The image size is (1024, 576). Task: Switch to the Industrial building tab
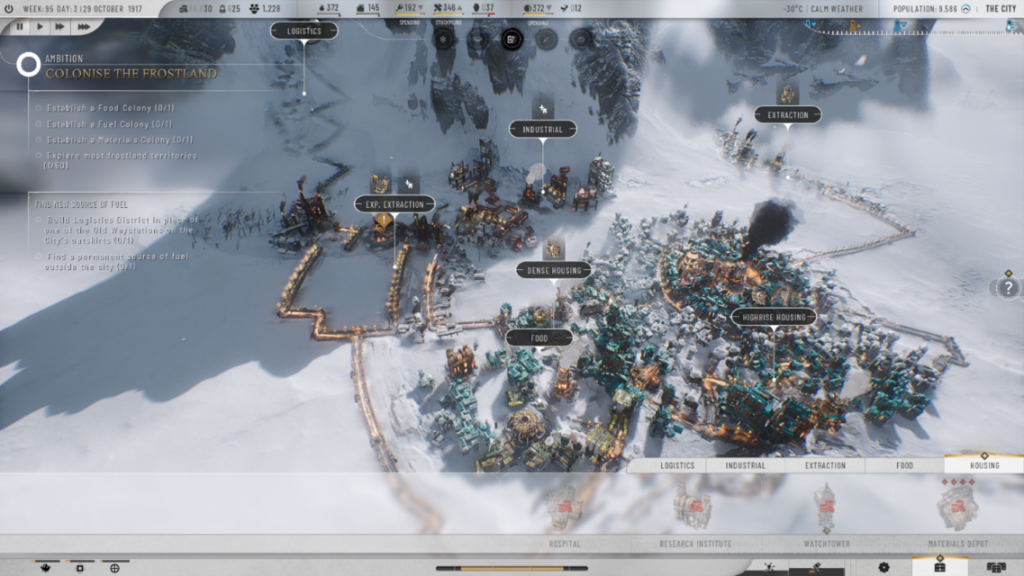coord(745,465)
